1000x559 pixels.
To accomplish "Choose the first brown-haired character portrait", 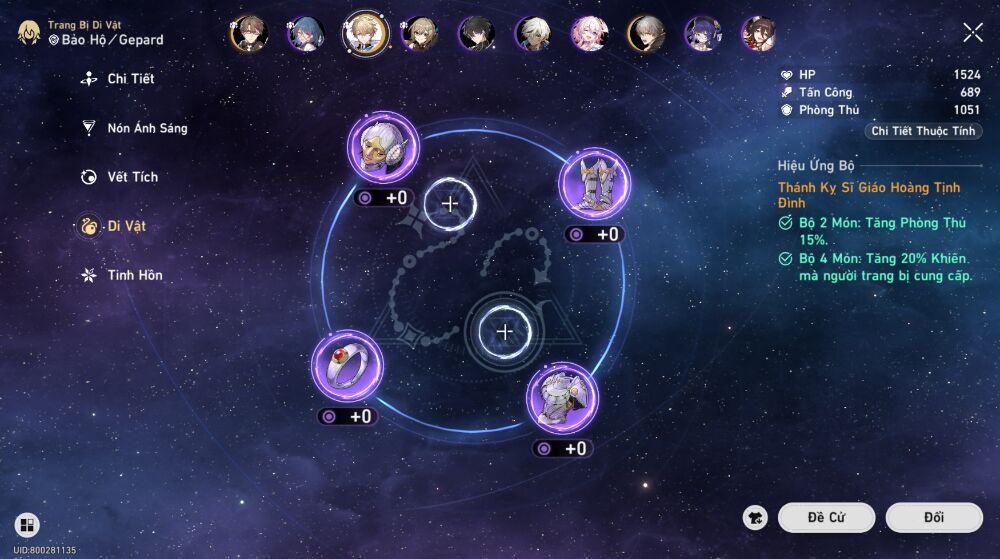I will point(249,34).
